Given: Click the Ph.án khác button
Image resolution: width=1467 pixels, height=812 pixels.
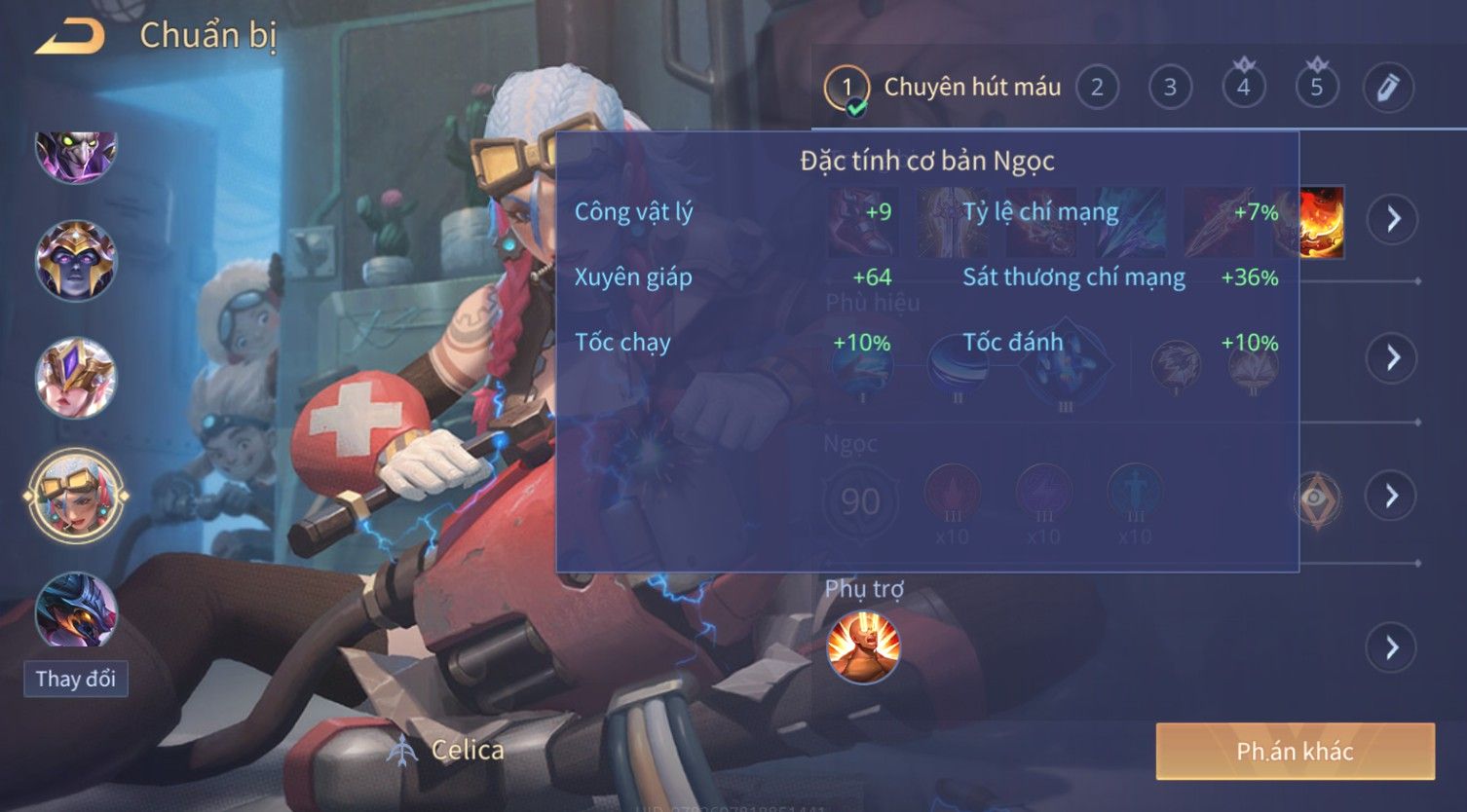Looking at the screenshot, I should [1295, 751].
